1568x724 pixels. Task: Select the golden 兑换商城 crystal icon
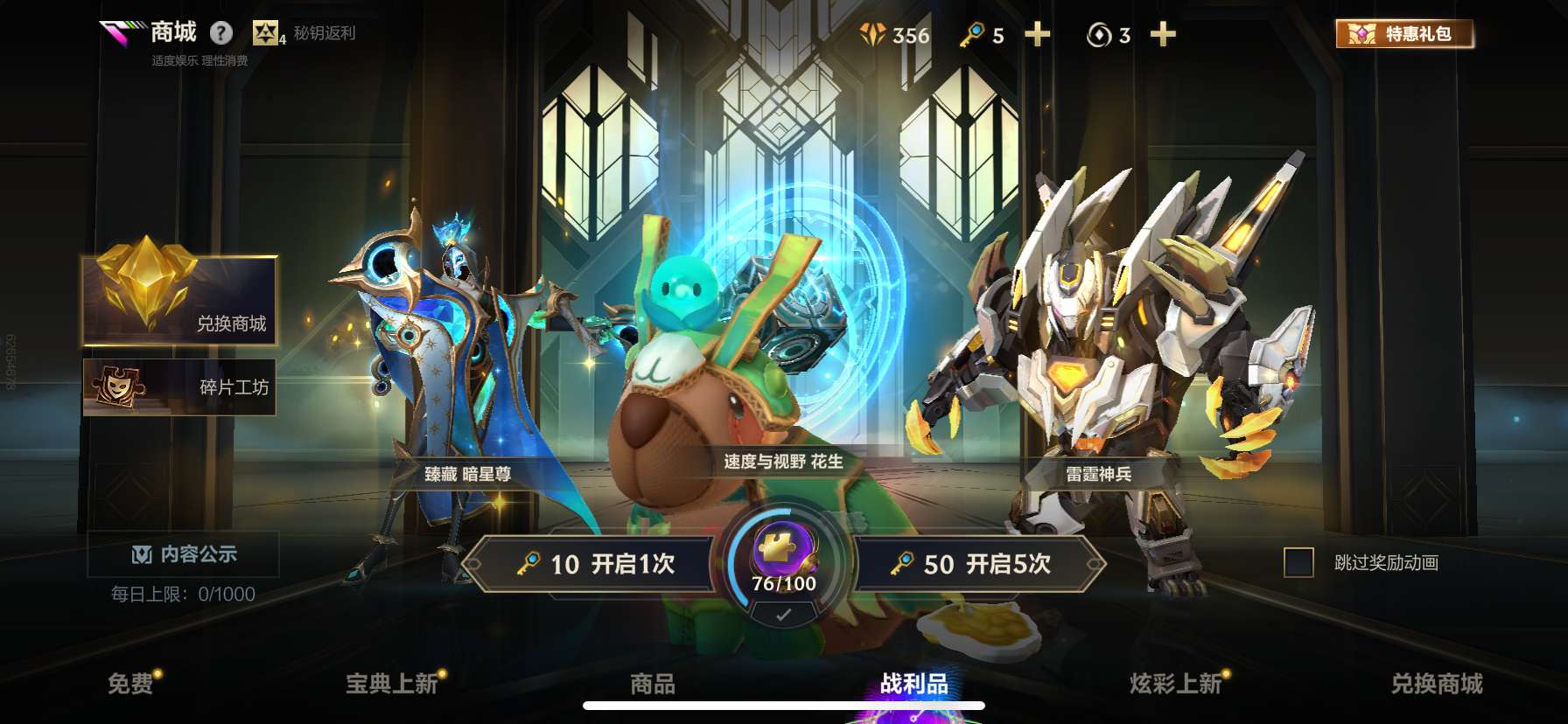click(x=145, y=289)
